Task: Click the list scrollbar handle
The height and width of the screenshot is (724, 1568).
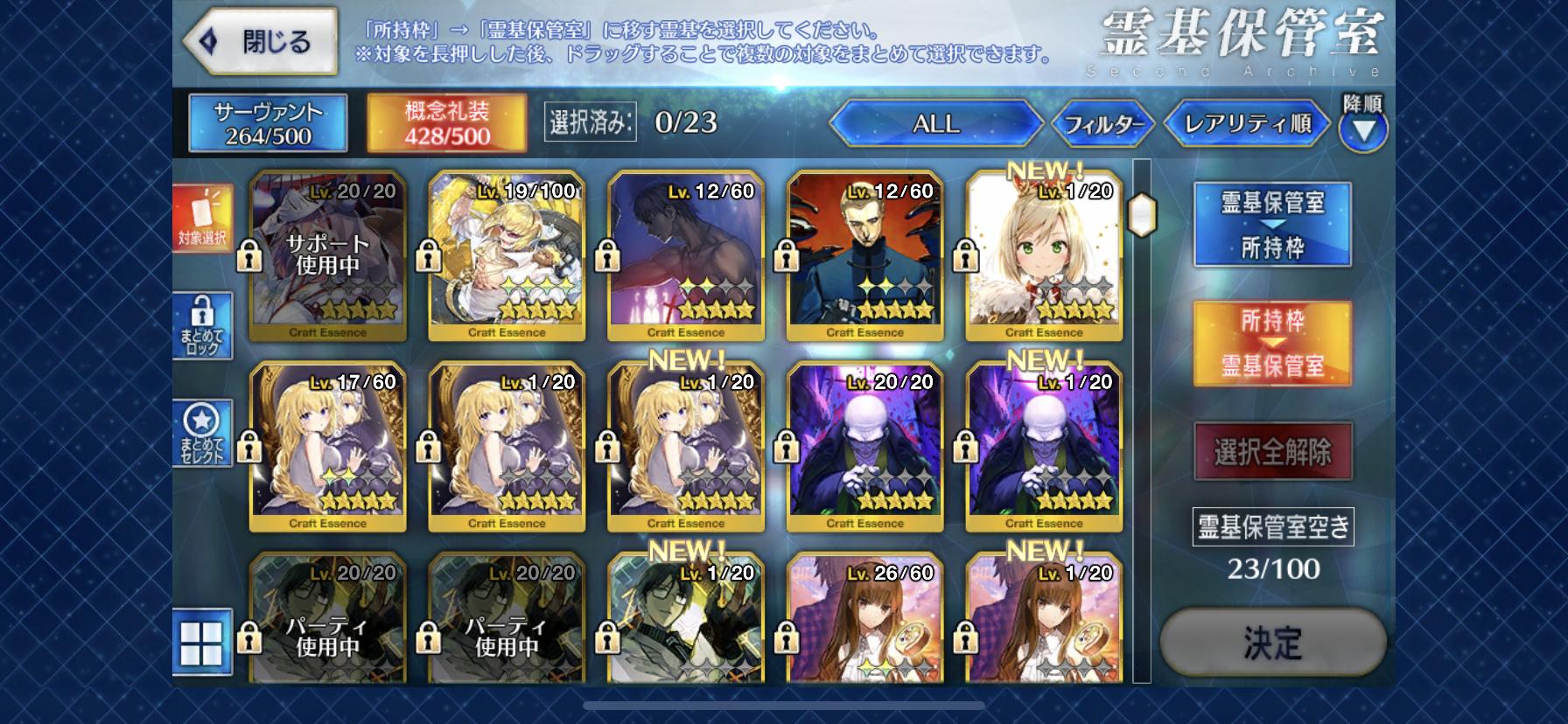Action: (1142, 214)
